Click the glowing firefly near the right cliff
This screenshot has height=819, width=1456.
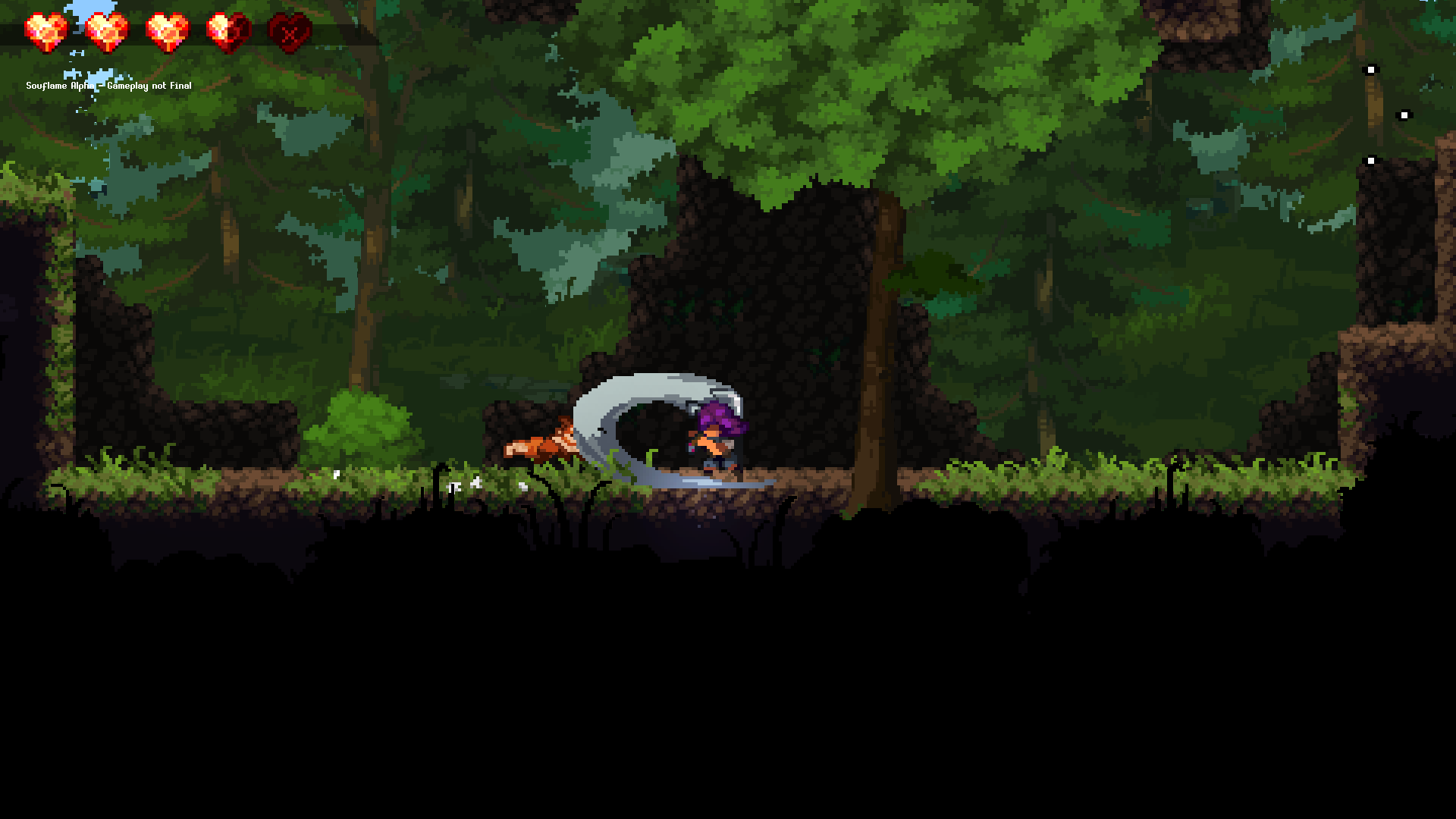click(x=1371, y=161)
